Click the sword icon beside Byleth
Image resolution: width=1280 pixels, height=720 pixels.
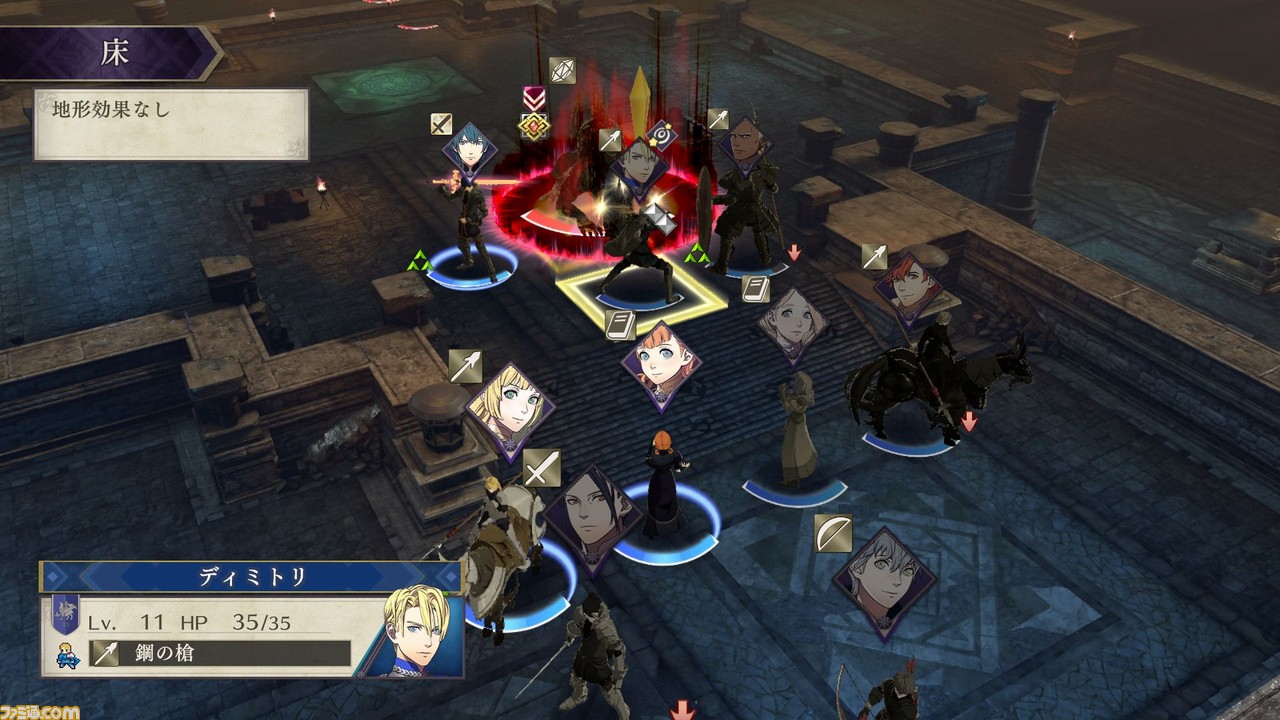tap(441, 124)
